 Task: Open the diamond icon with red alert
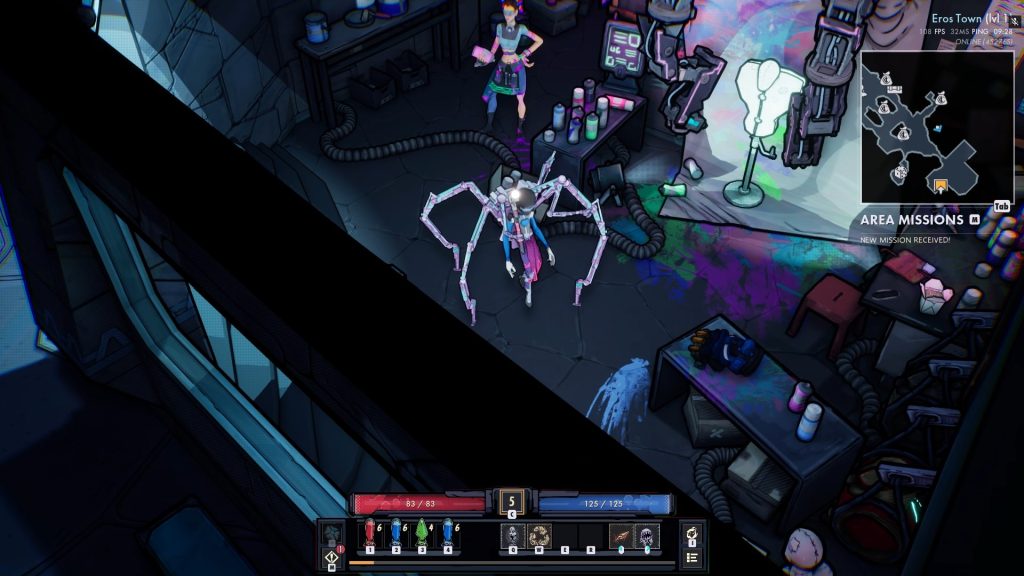click(x=332, y=557)
